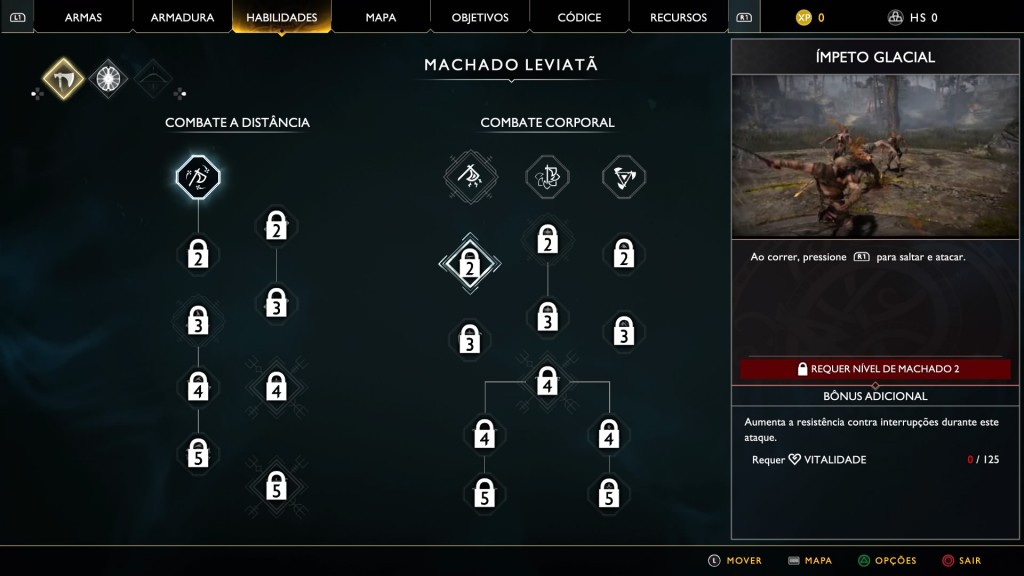
Task: Pick the highlighted level 2 locked melee skill
Action: [x=470, y=264]
